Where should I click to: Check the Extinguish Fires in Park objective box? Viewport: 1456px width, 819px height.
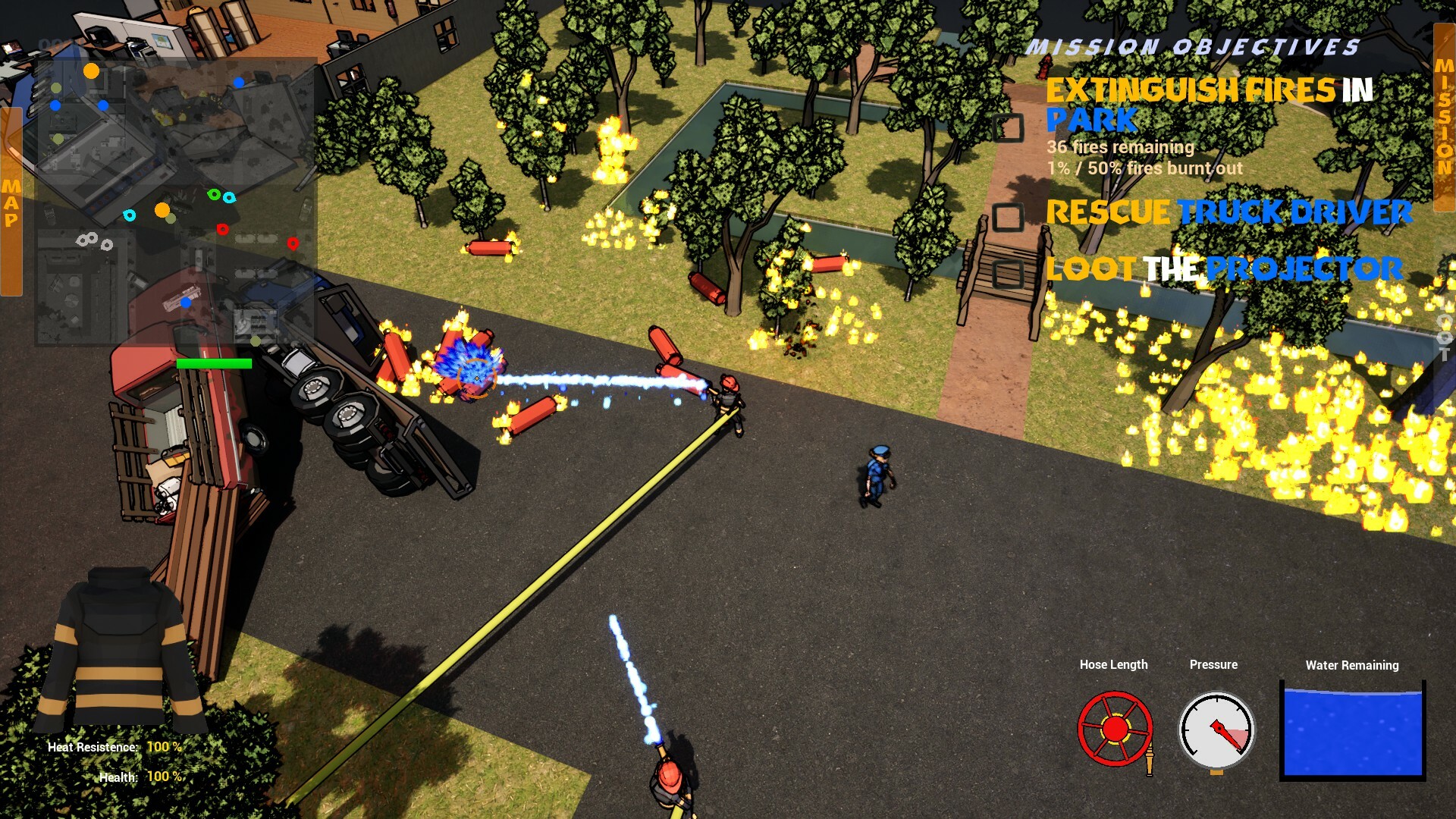(1009, 129)
